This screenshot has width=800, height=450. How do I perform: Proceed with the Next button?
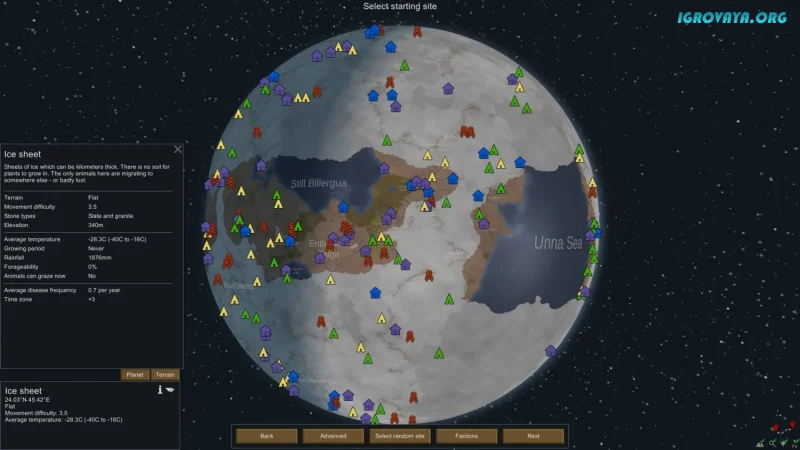pyautogui.click(x=533, y=436)
